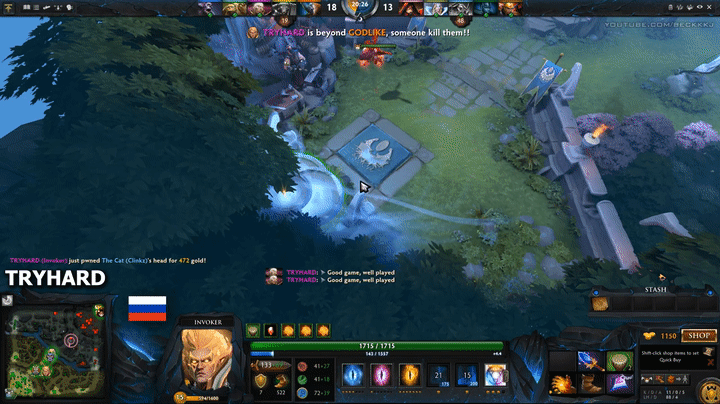Open the game clock at top center
Image resolution: width=720 pixels, height=404 pixels.
[360, 9]
